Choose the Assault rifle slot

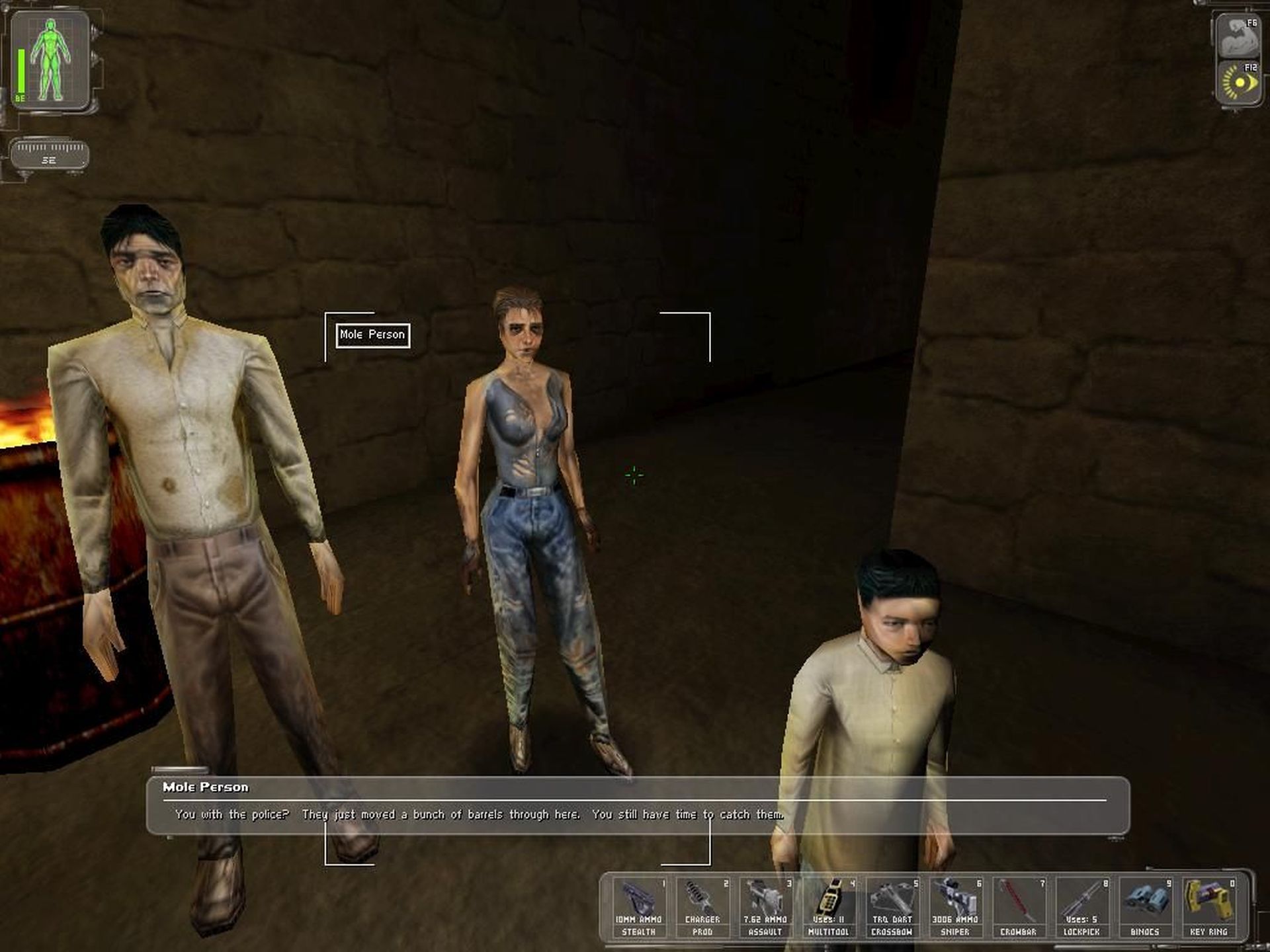tap(765, 906)
